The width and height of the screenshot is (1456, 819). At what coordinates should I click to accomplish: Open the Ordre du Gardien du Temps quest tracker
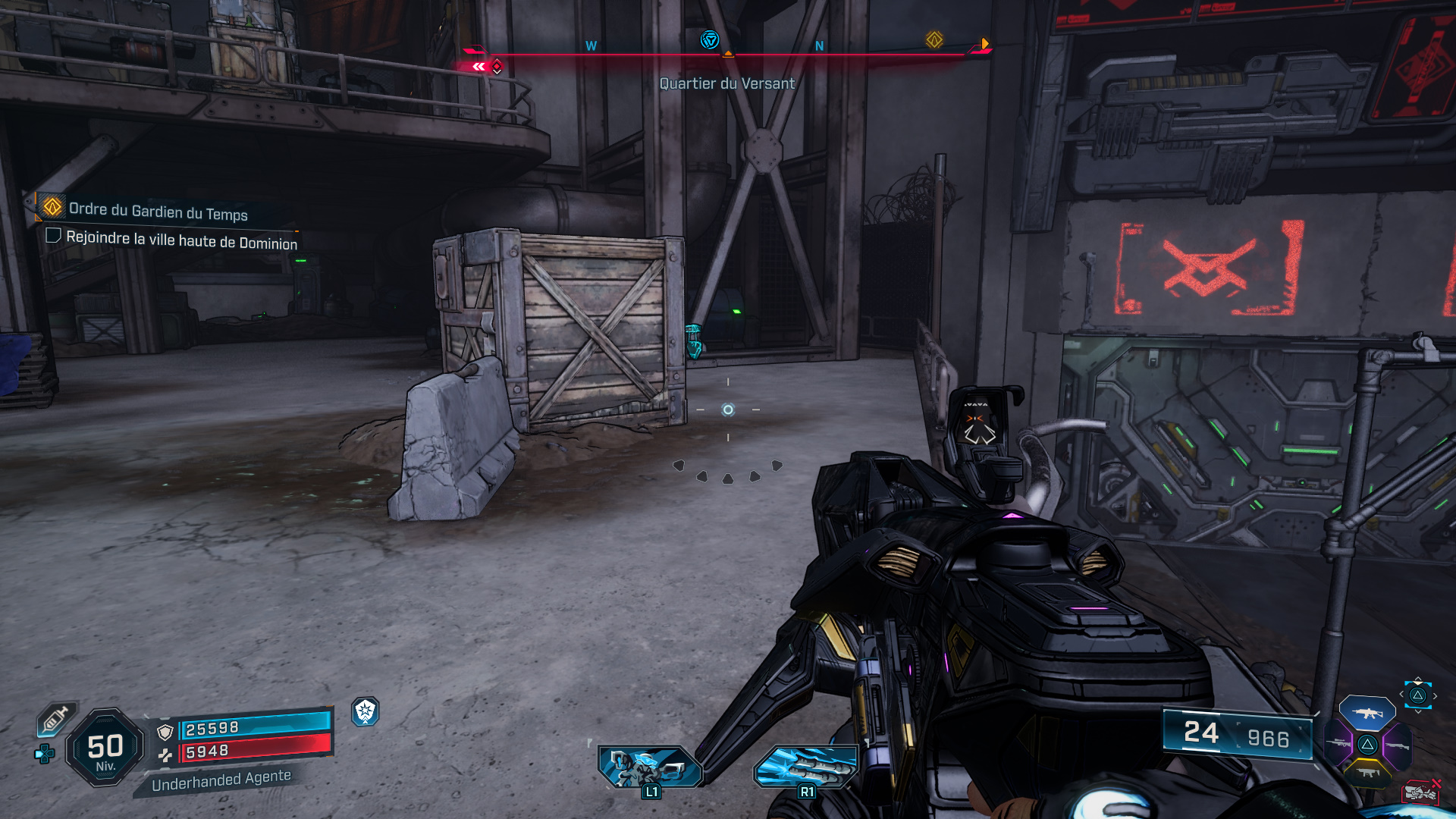158,211
